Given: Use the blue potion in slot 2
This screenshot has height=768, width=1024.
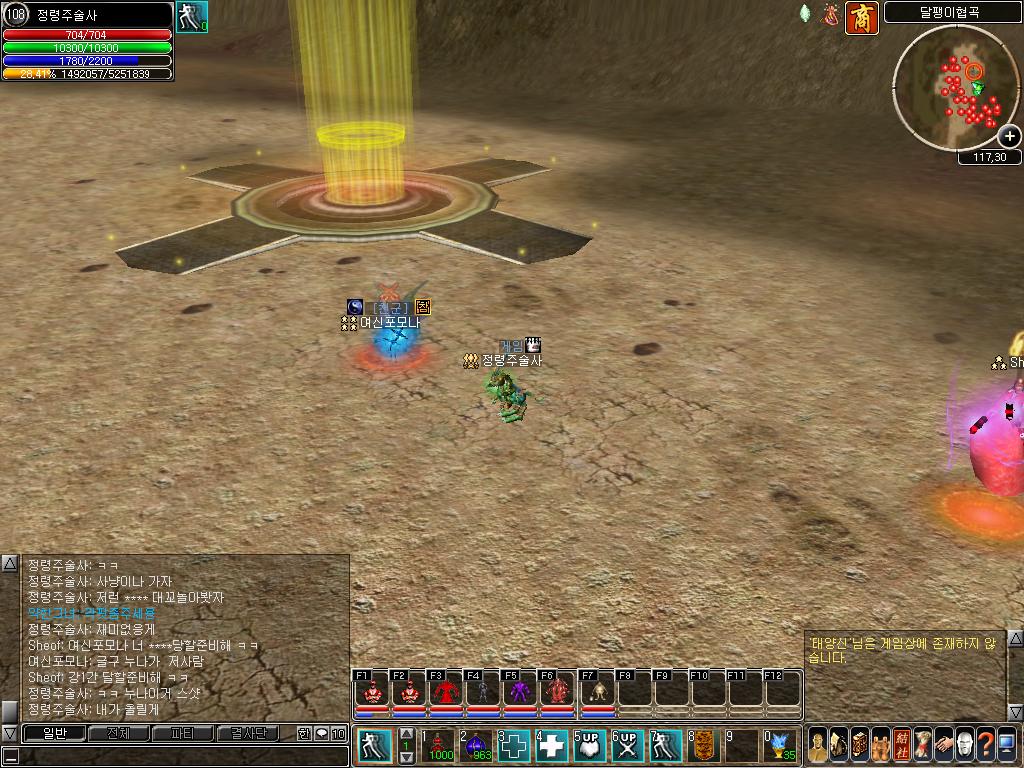Looking at the screenshot, I should point(477,746).
